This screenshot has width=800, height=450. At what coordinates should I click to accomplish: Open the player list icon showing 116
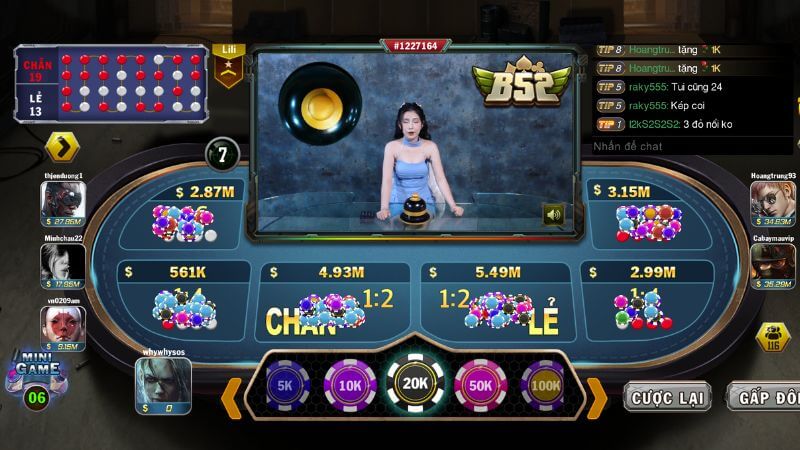pos(772,337)
